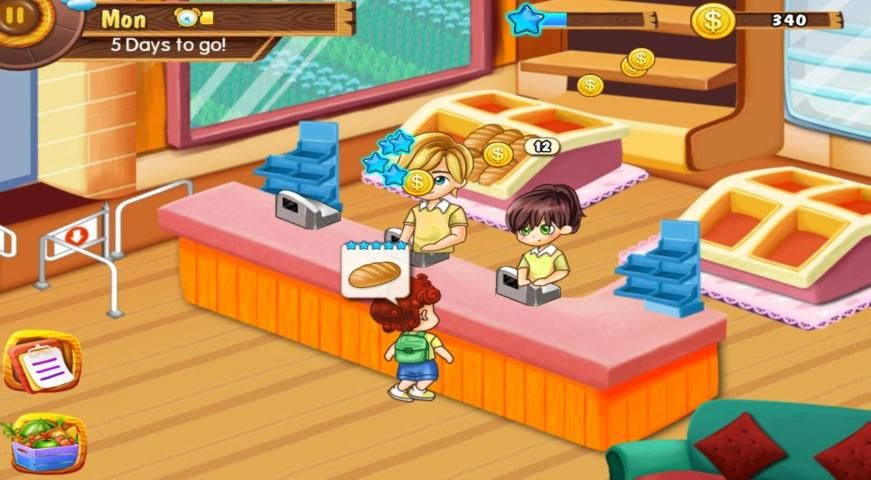
Task: Open the clipboard task list
Action: pyautogui.click(x=42, y=362)
